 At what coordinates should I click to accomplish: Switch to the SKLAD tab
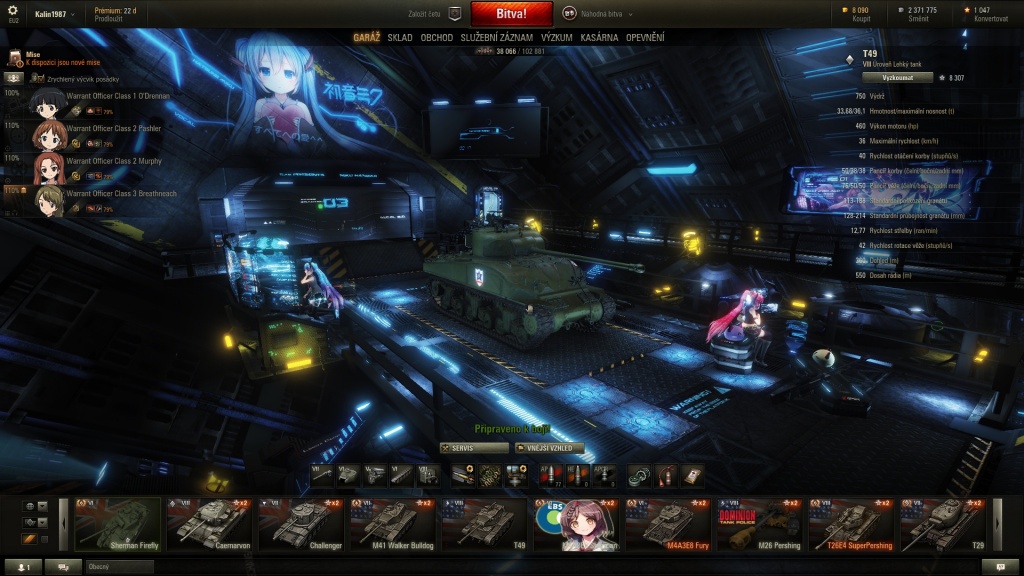(400, 38)
